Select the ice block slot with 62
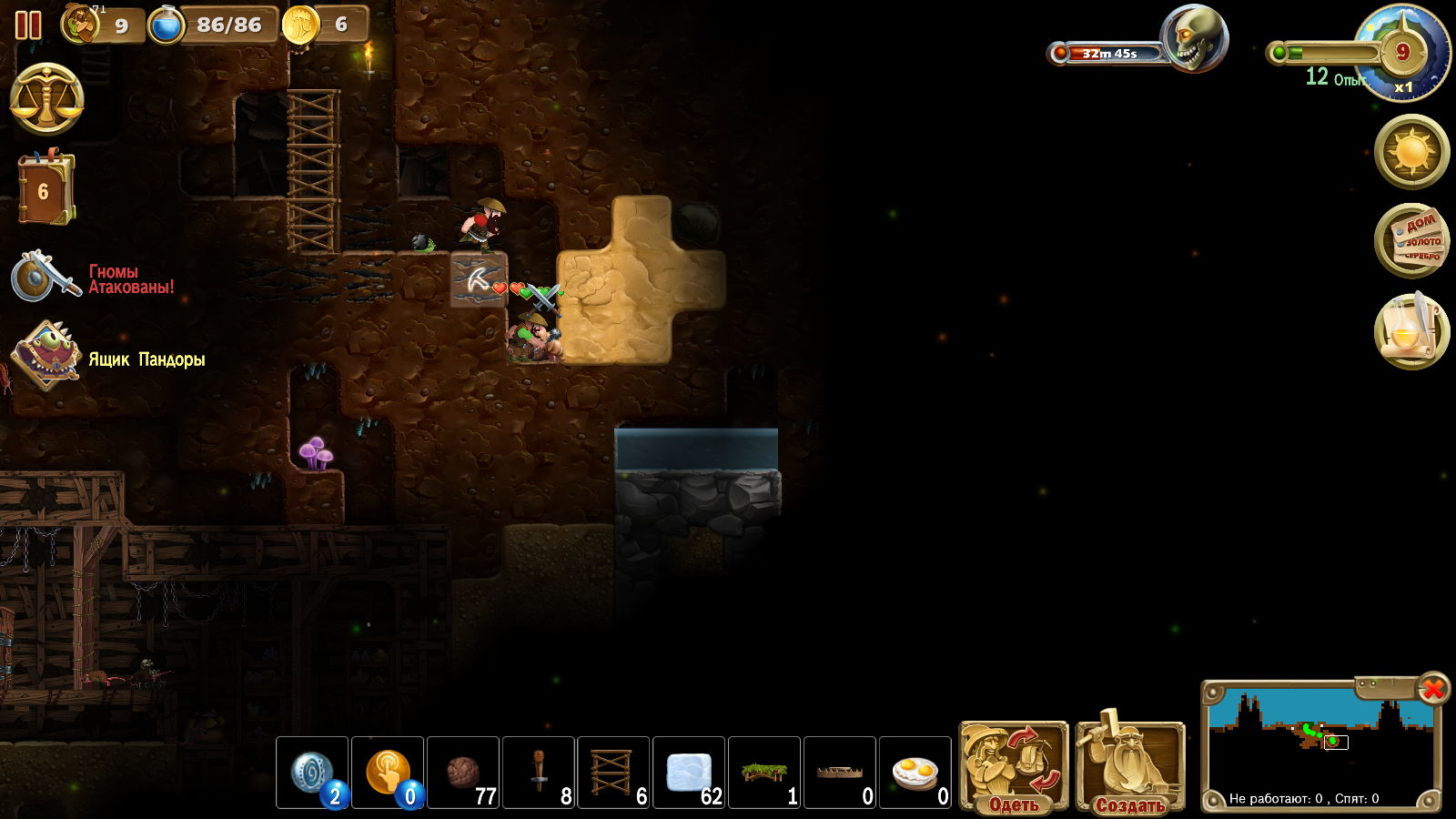 pos(689,773)
